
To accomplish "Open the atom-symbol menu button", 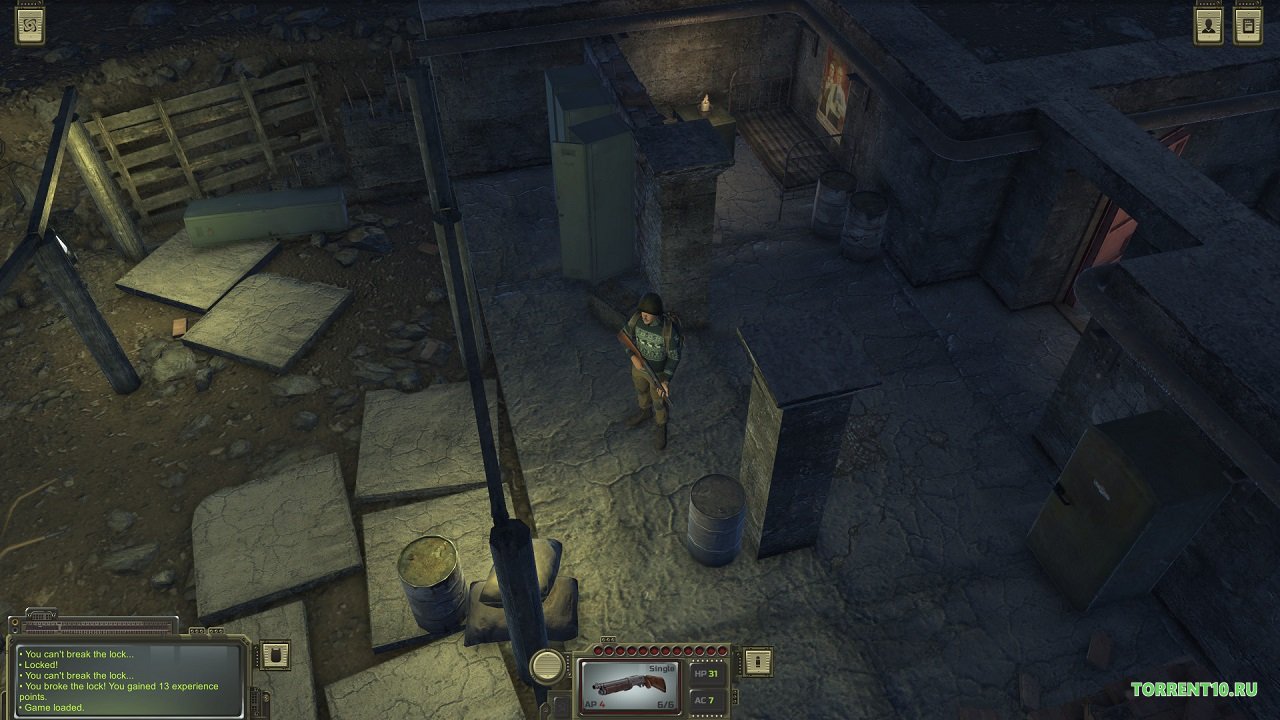I will [30, 25].
